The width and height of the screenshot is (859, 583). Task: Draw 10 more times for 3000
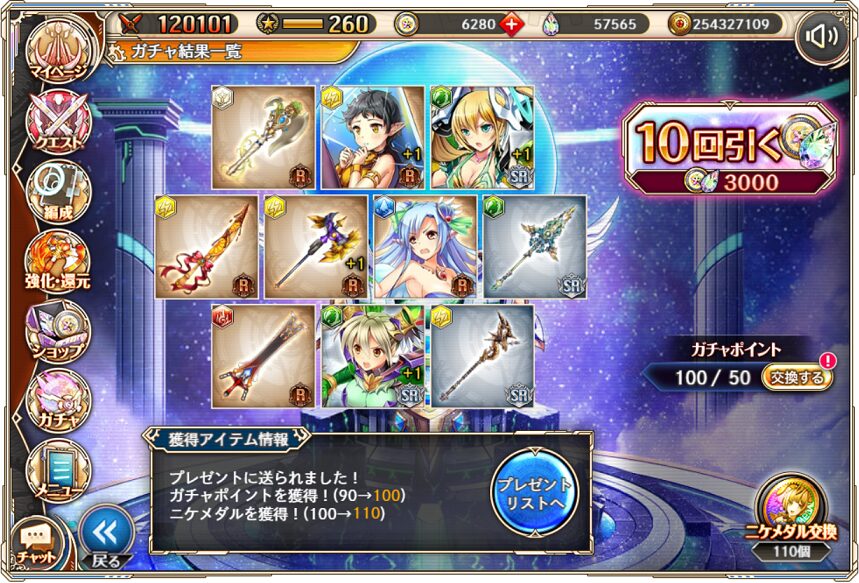(727, 151)
